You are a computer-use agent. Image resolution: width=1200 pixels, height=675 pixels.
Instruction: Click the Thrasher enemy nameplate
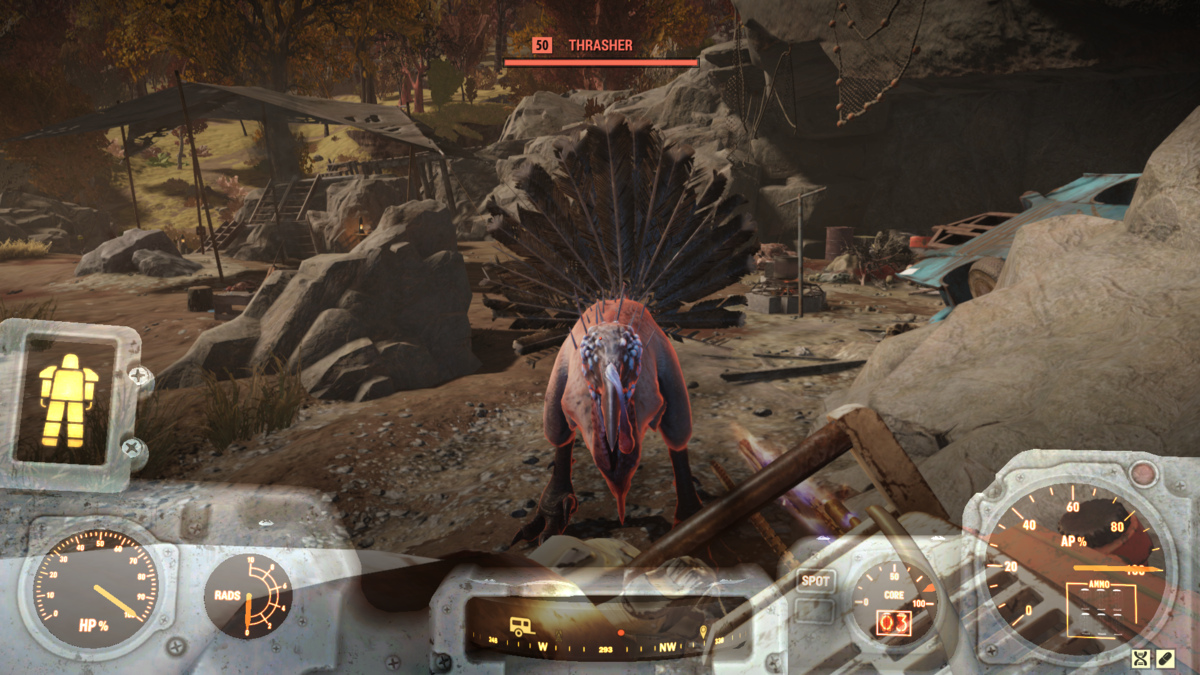pos(601,46)
